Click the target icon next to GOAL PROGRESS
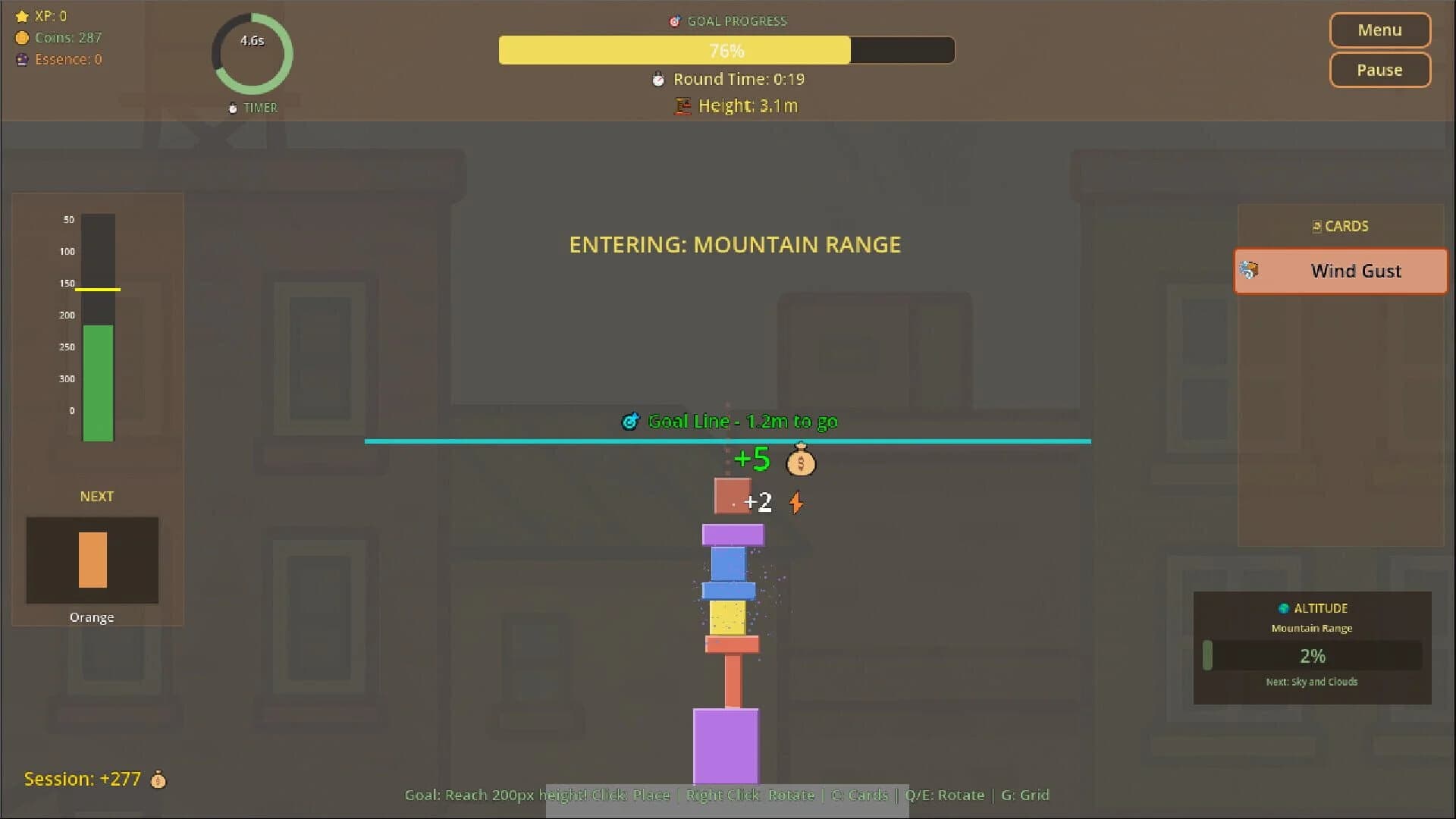 (x=675, y=21)
